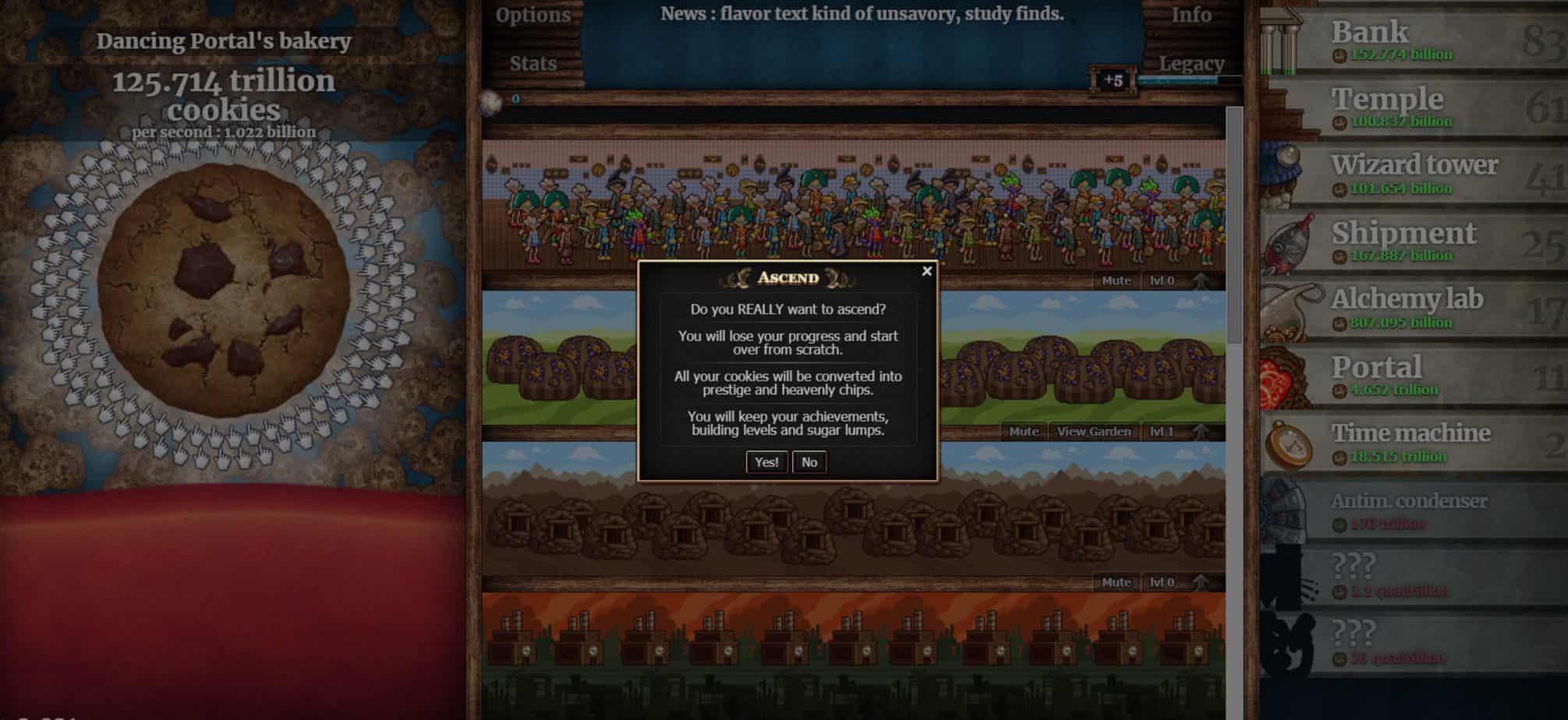This screenshot has height=720, width=1568.
Task: Select the Antim. condenser store entry
Action: tap(1413, 510)
